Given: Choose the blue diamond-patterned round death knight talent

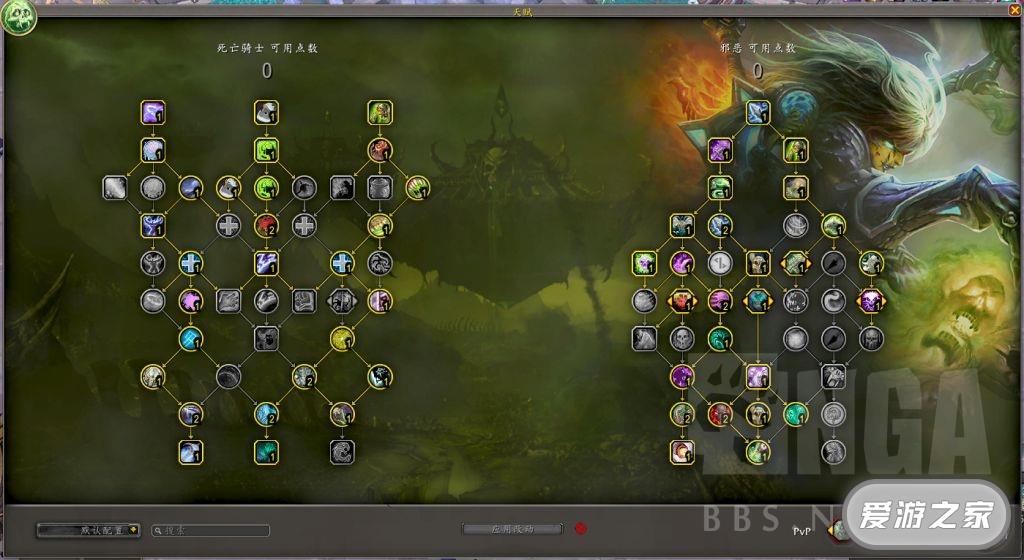Looking at the screenshot, I should point(191,338).
